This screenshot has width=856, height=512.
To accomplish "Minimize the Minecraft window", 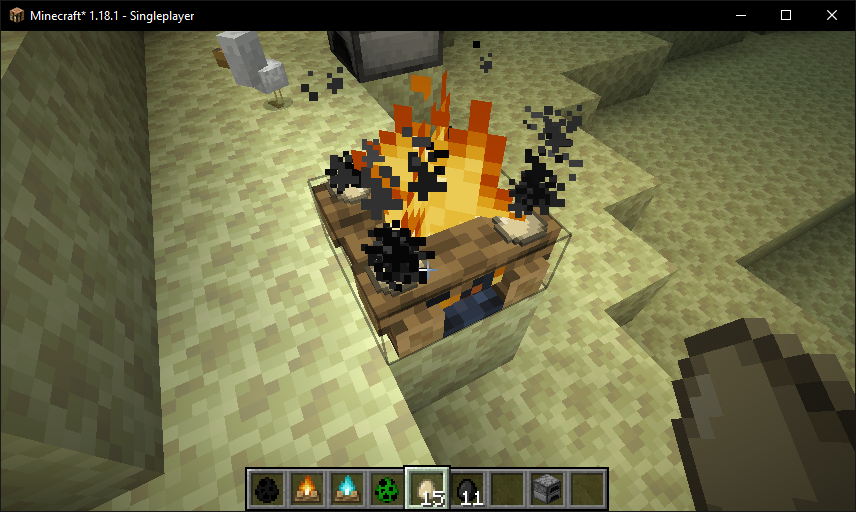I will (740, 15).
